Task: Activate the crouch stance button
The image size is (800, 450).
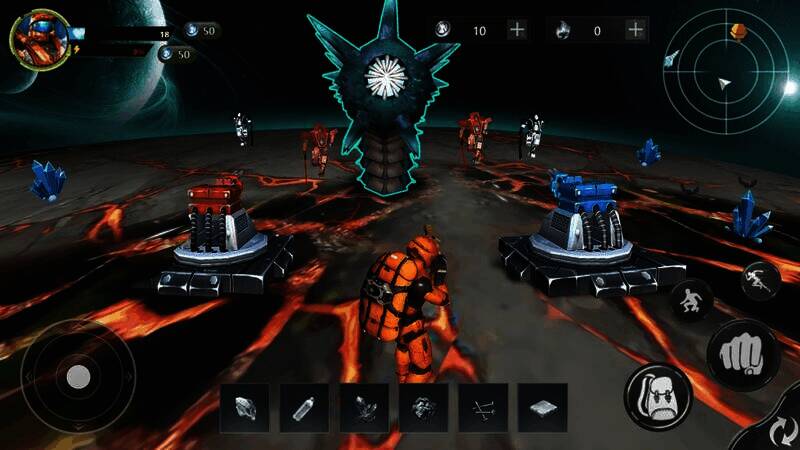Action: 691,298
